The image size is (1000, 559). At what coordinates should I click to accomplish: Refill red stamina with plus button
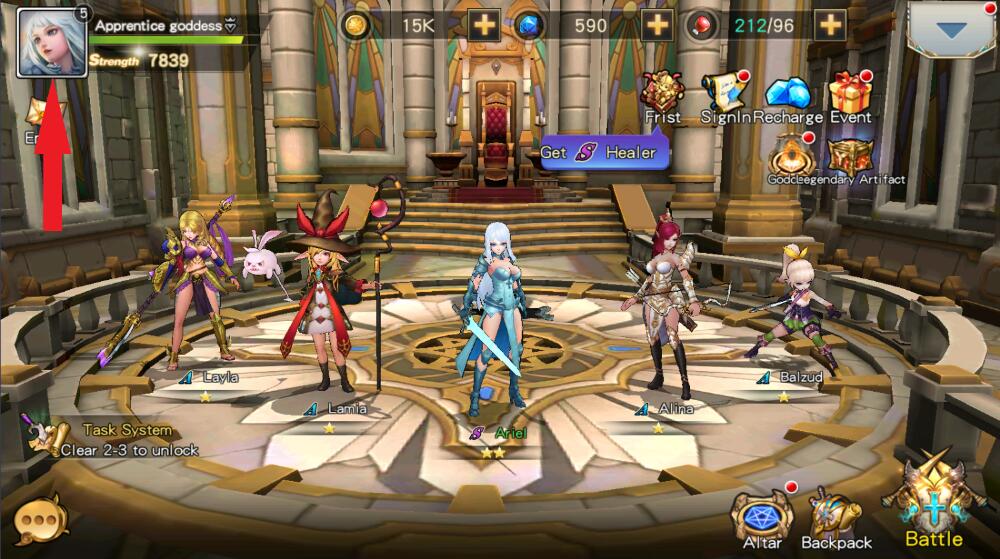tap(829, 26)
